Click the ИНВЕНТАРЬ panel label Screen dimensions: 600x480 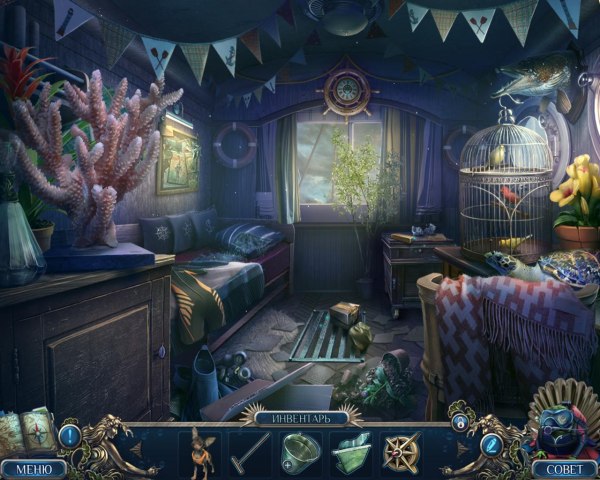(x=300, y=418)
